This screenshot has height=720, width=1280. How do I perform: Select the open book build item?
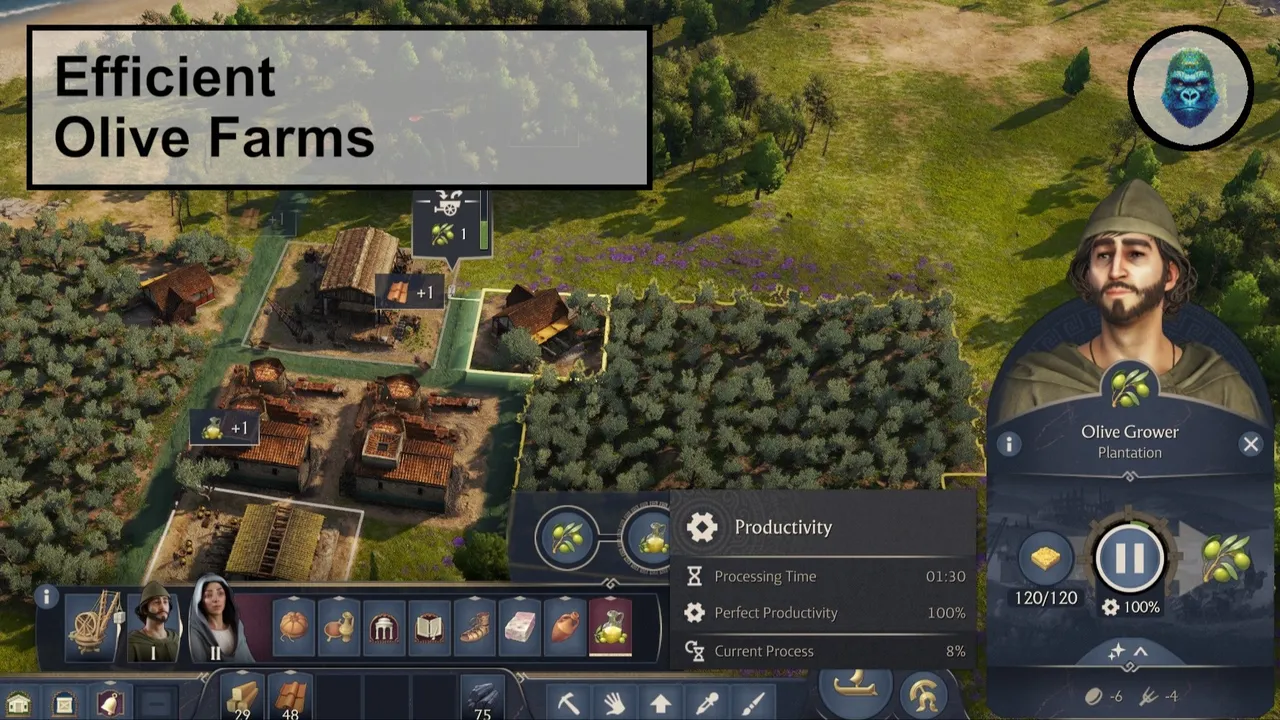(x=429, y=628)
